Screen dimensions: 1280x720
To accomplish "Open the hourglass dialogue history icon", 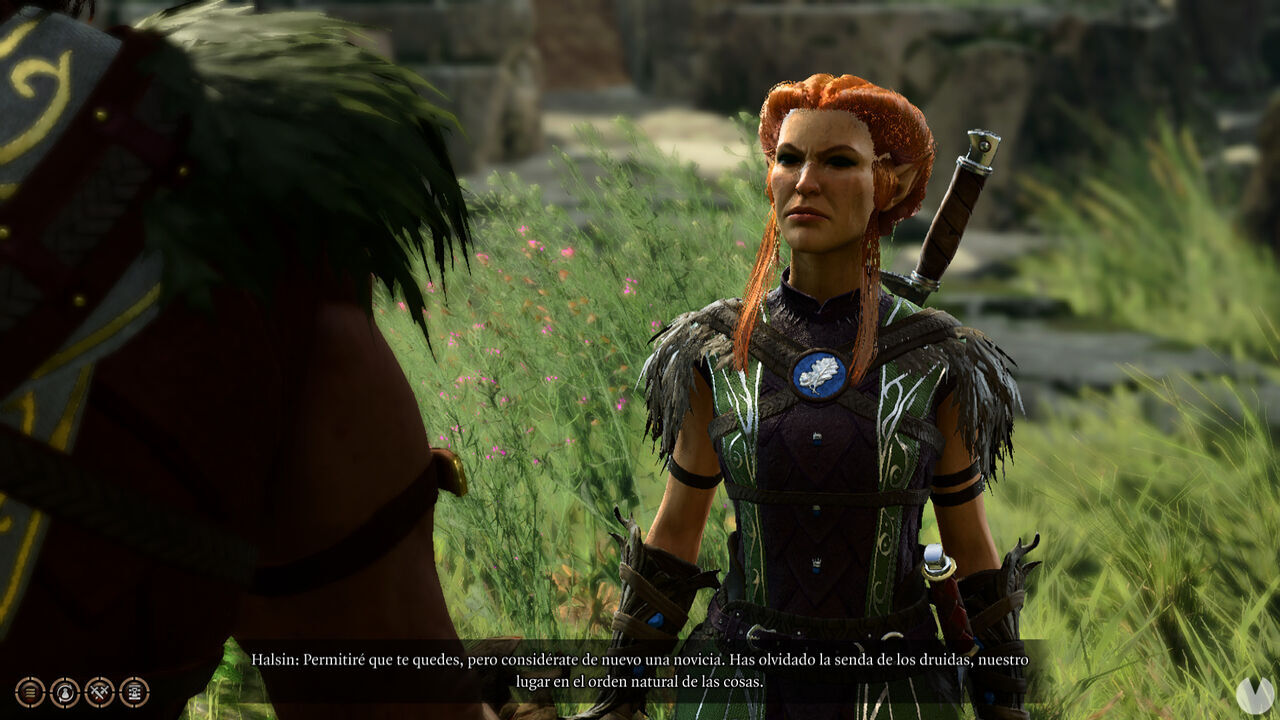I will coord(134,691).
